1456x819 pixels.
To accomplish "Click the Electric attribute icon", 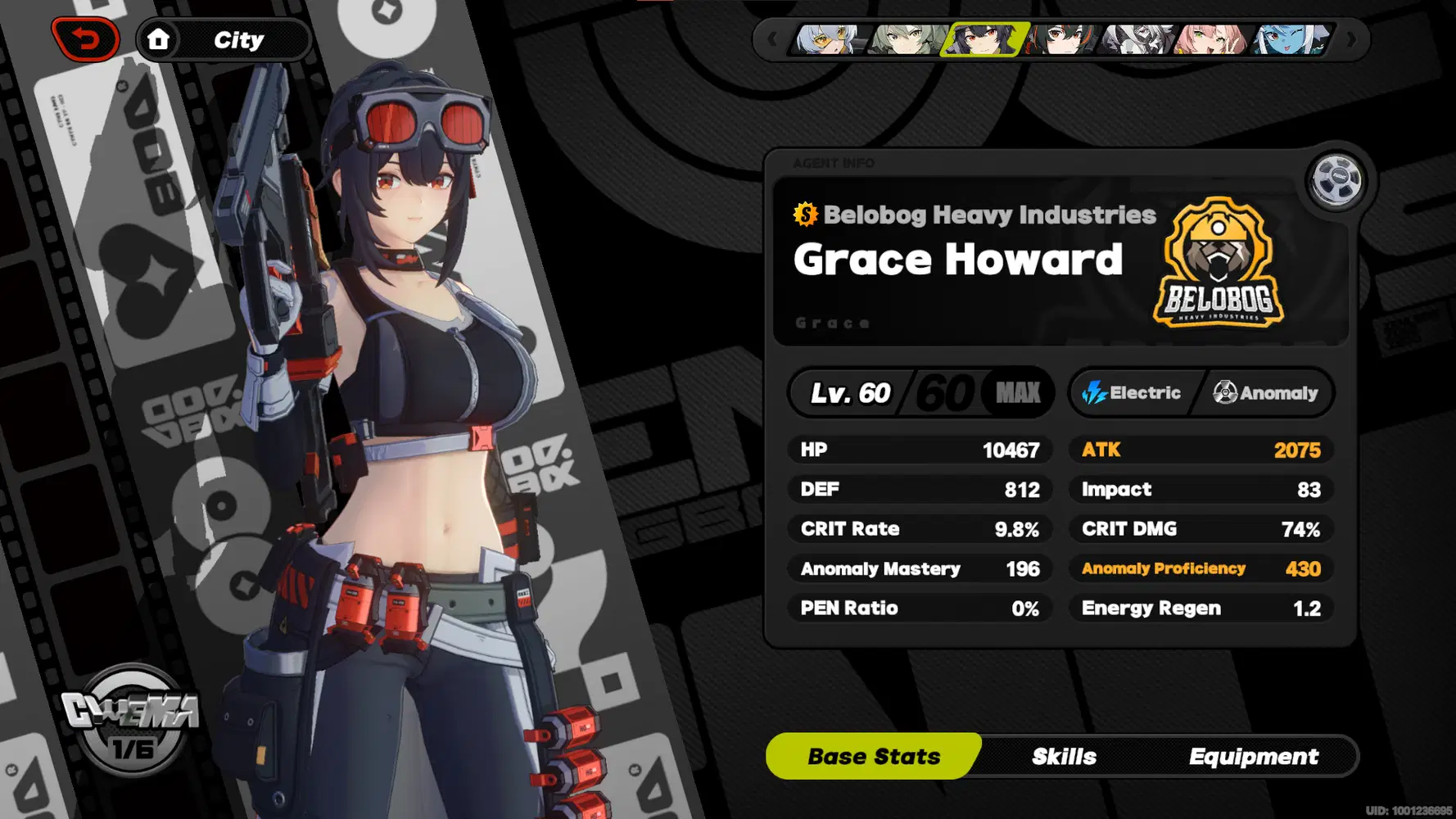I will pyautogui.click(x=1095, y=392).
